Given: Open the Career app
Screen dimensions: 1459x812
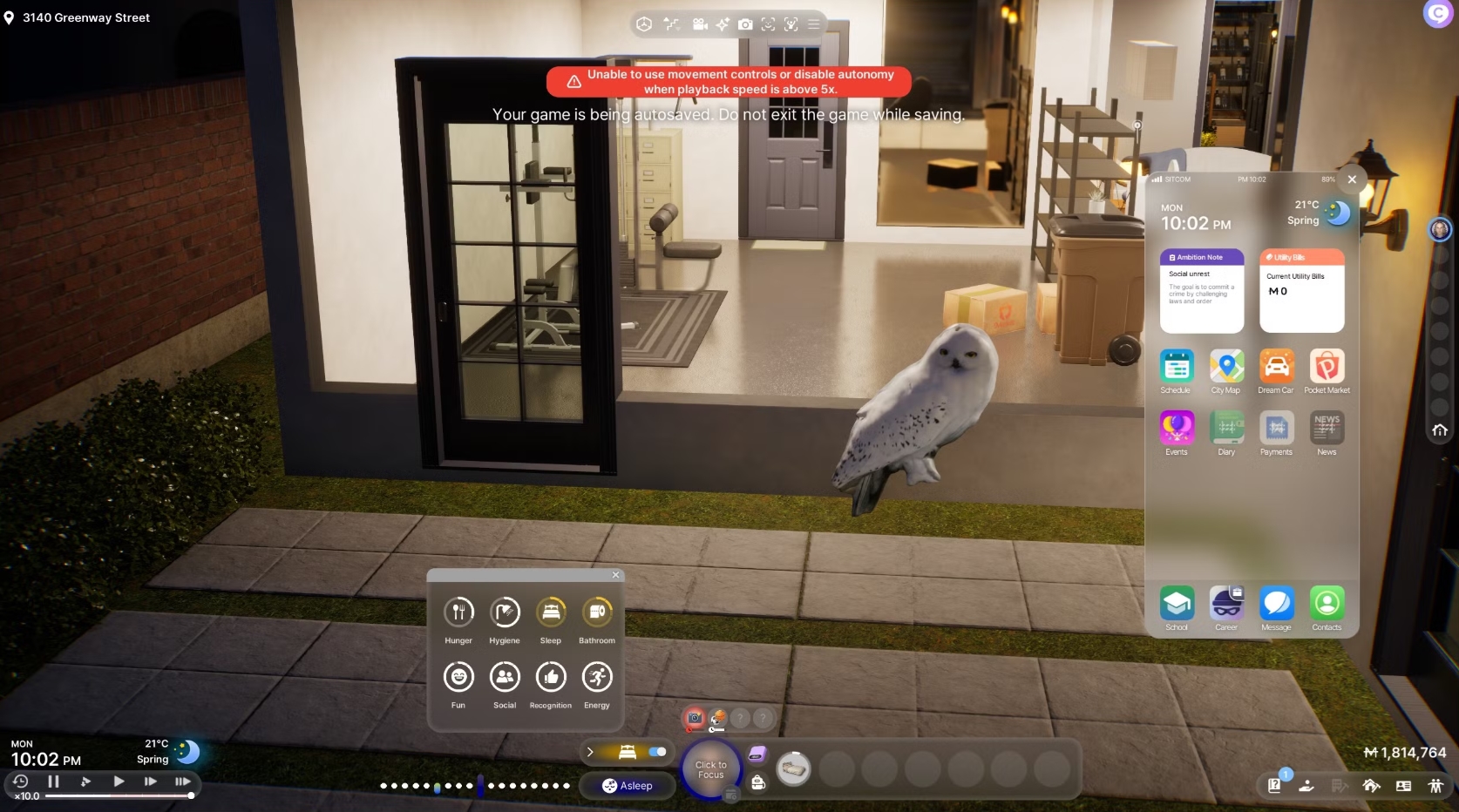Looking at the screenshot, I should point(1226,603).
